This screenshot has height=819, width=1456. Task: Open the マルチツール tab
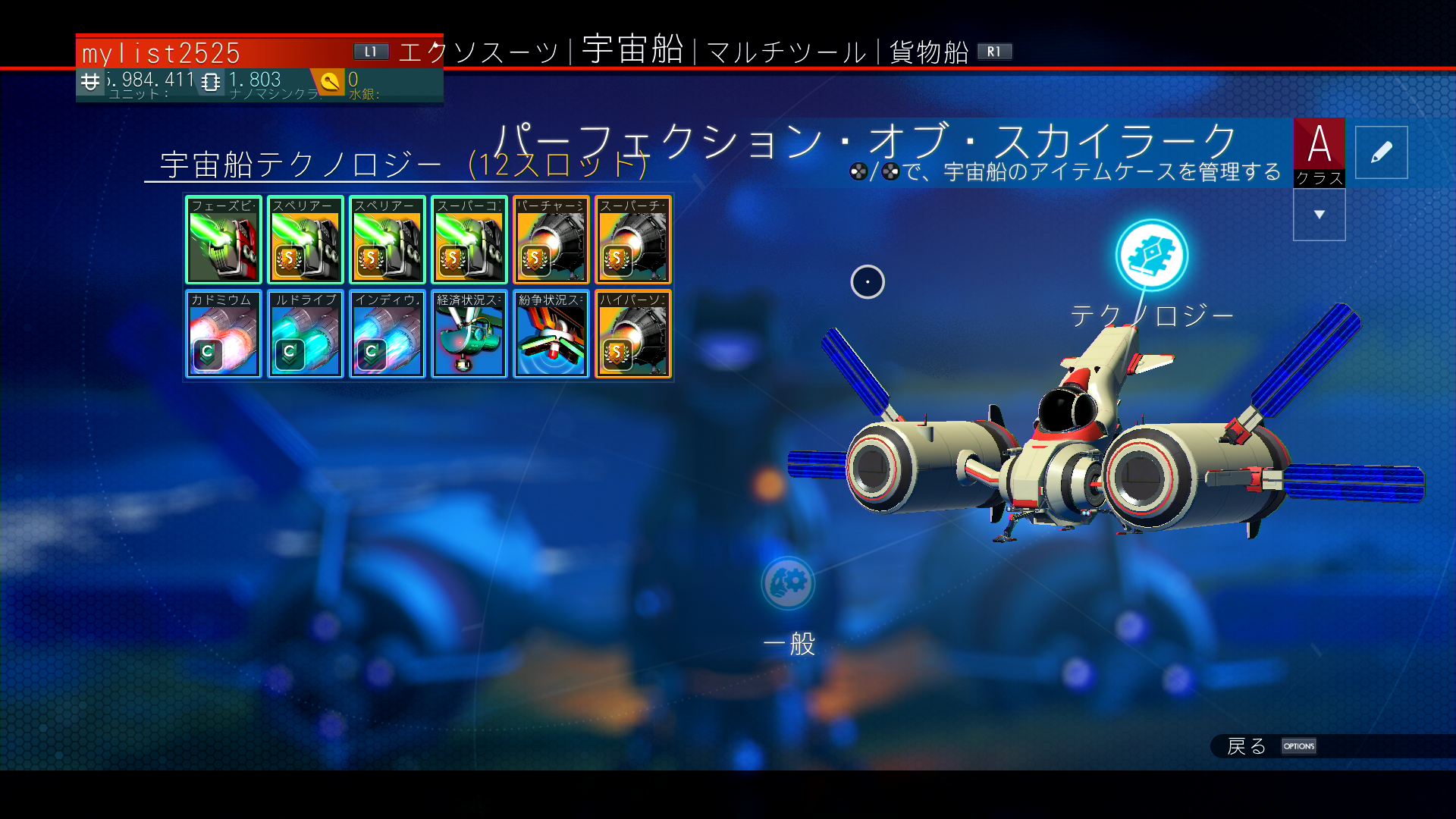click(x=786, y=52)
